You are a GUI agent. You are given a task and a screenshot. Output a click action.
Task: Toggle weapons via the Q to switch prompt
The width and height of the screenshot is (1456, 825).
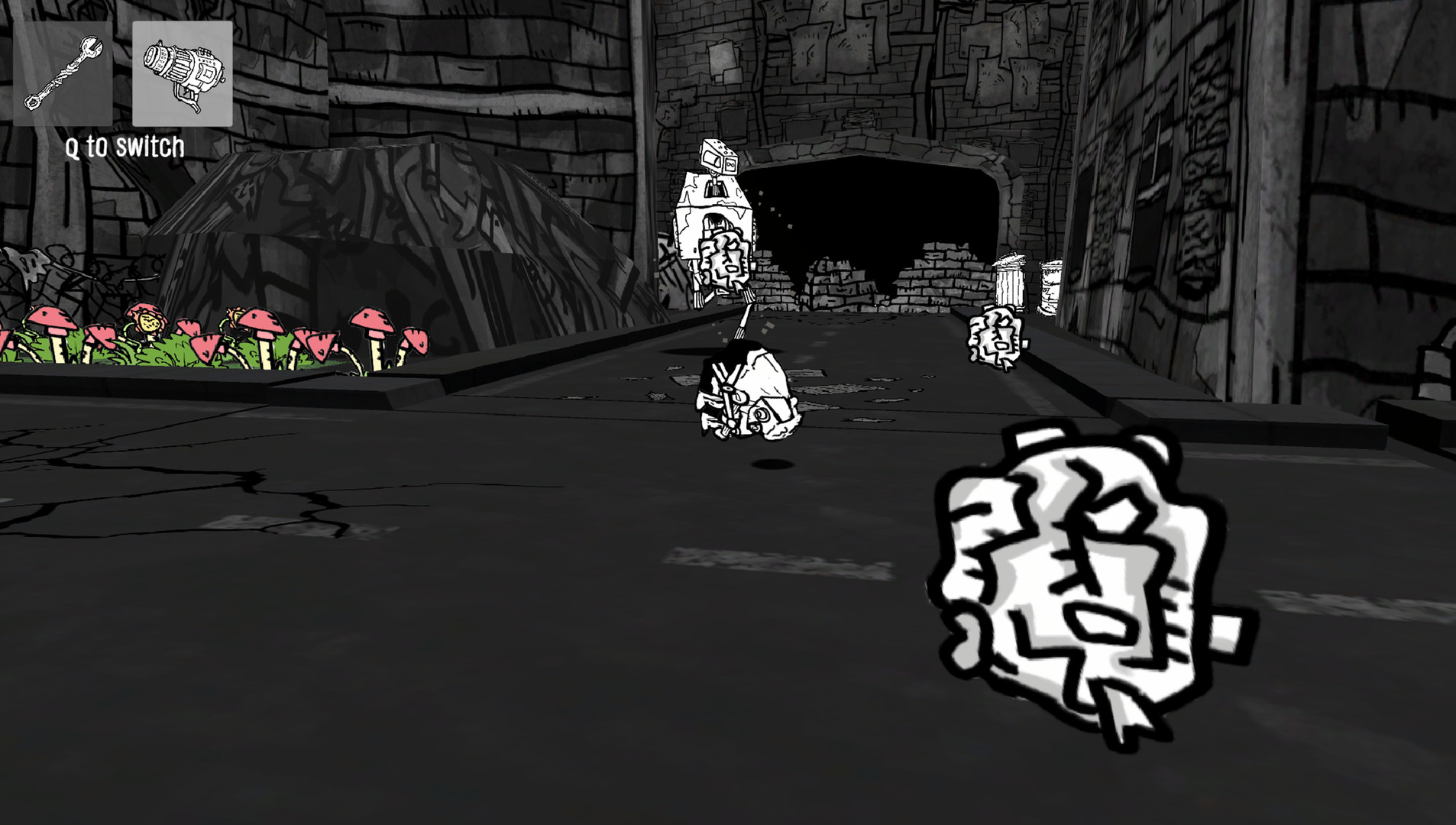pyautogui.click(x=125, y=147)
